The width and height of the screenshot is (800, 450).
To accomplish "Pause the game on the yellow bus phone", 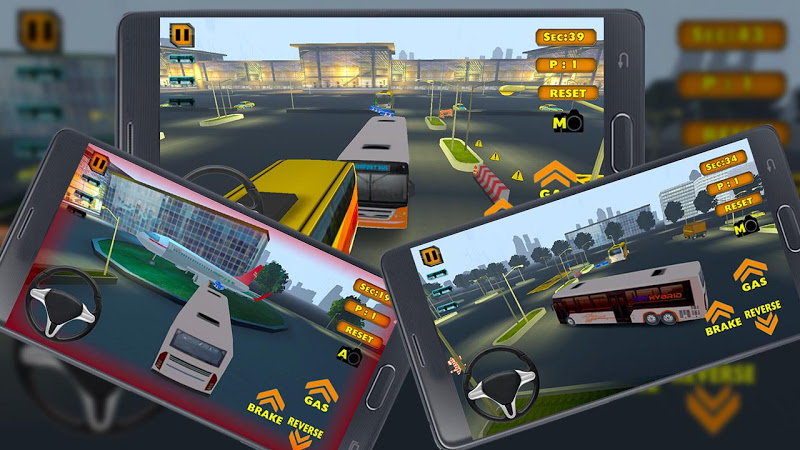I will pyautogui.click(x=182, y=35).
